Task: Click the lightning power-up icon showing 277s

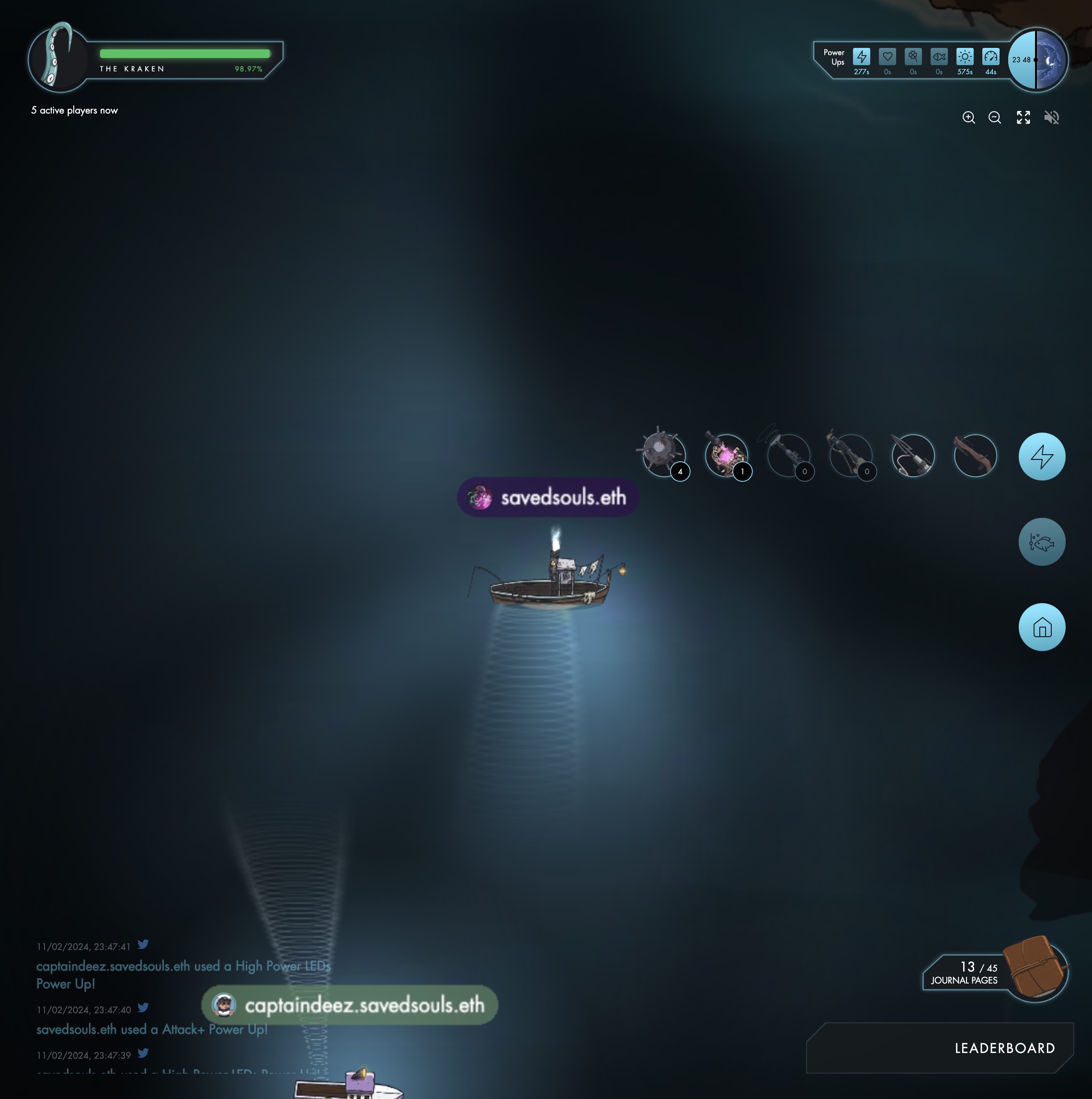Action: [x=861, y=57]
